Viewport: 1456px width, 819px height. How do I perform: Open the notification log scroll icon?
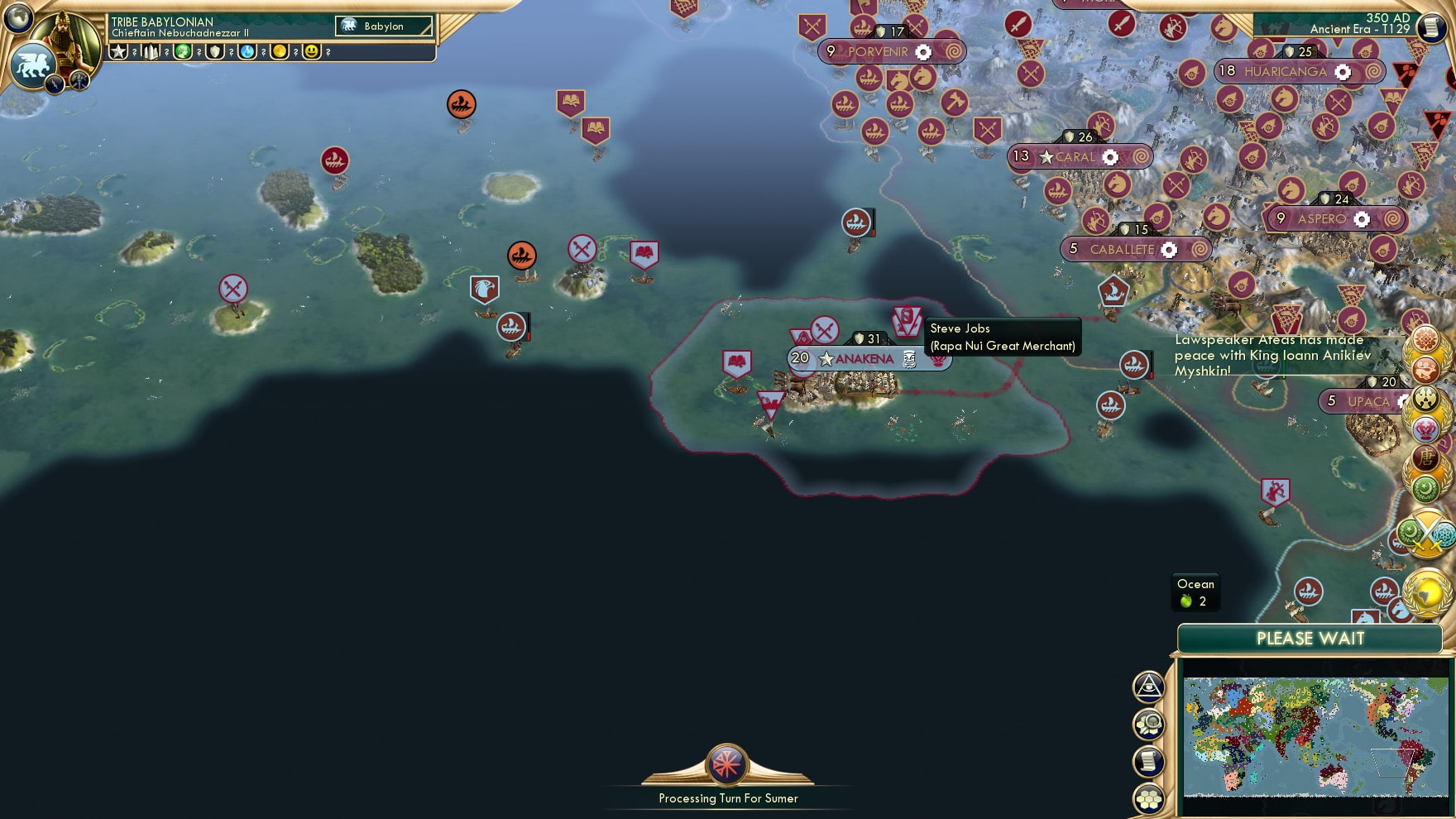coord(1148,760)
